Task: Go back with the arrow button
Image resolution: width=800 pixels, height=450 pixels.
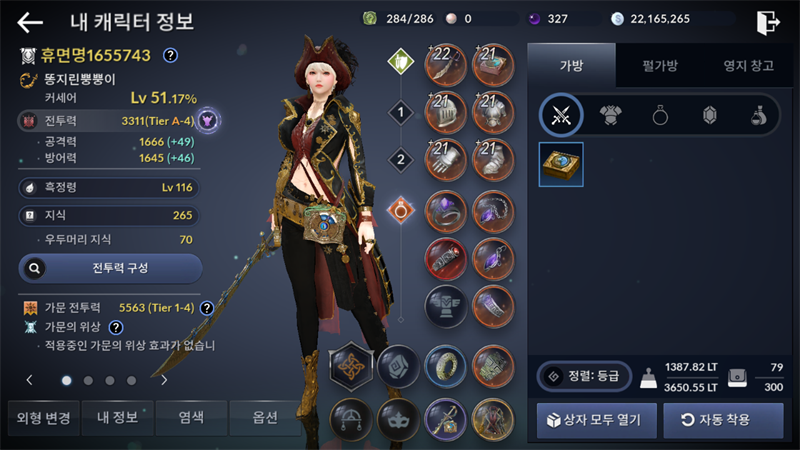Action: pyautogui.click(x=31, y=22)
